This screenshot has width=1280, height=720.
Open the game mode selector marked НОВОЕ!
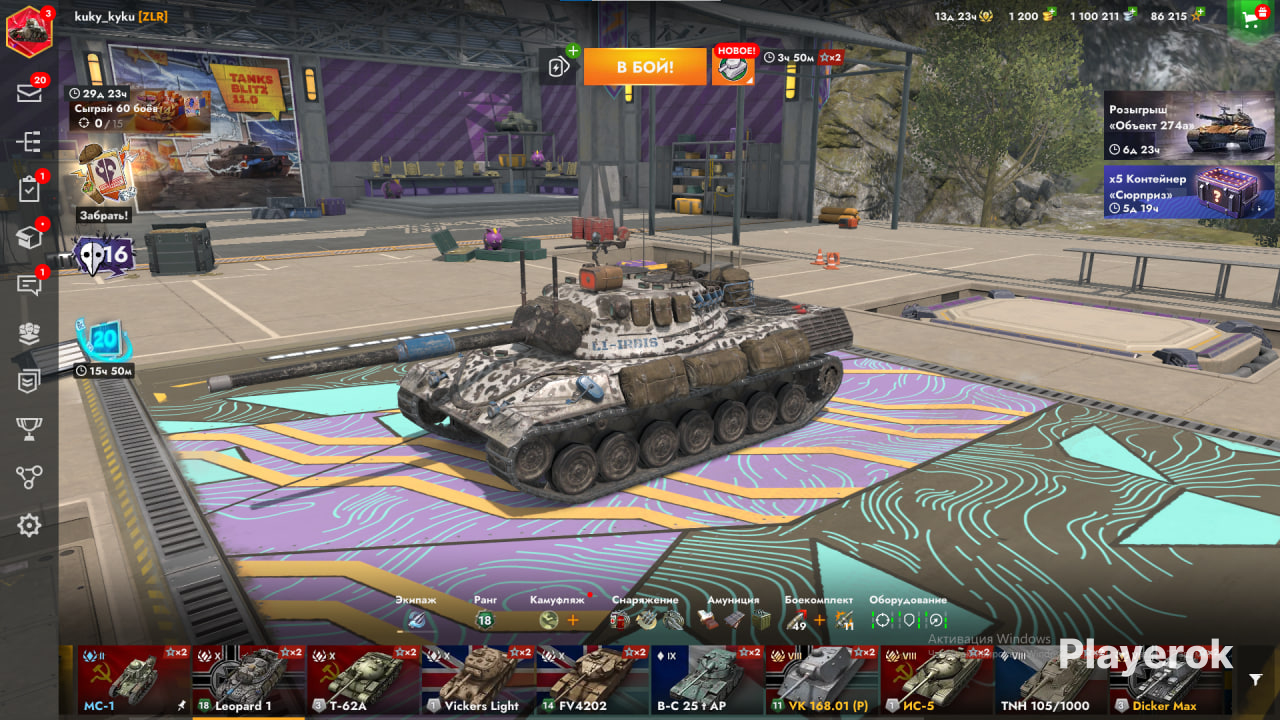tap(733, 66)
